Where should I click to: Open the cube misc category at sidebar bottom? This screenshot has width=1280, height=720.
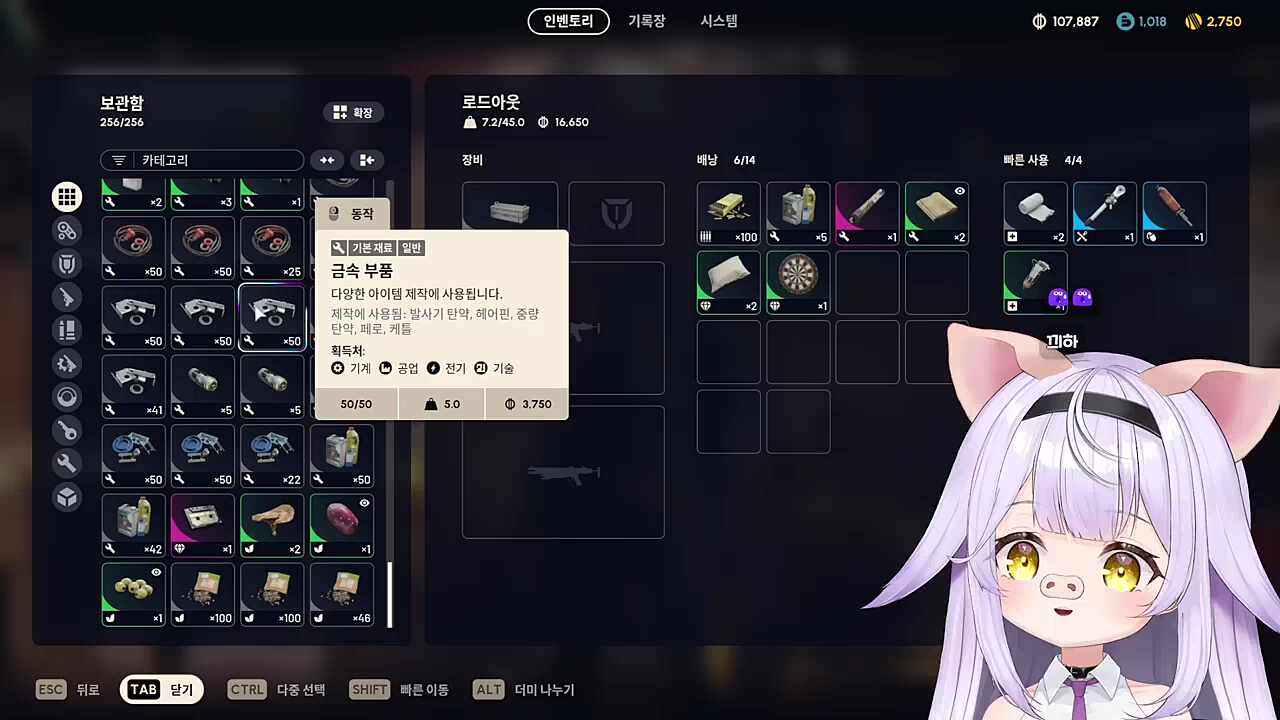pyautogui.click(x=67, y=497)
